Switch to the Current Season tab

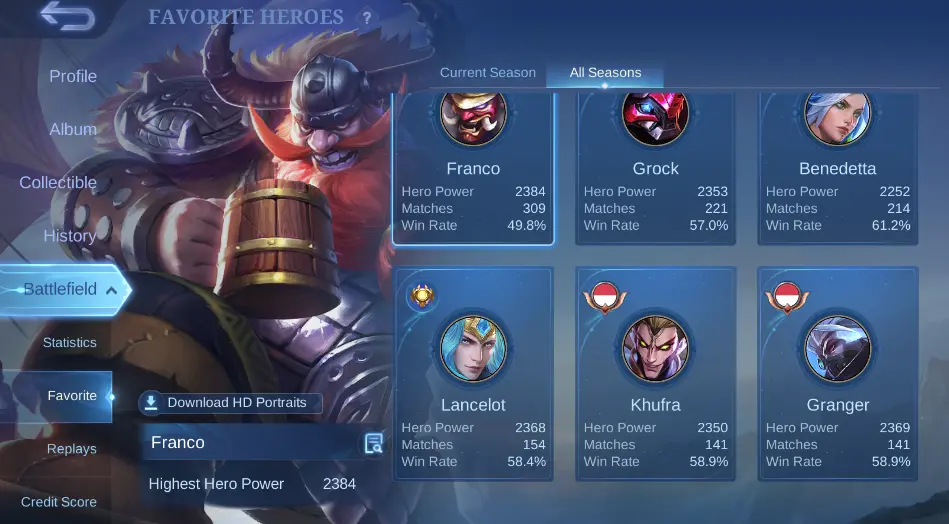(x=487, y=73)
